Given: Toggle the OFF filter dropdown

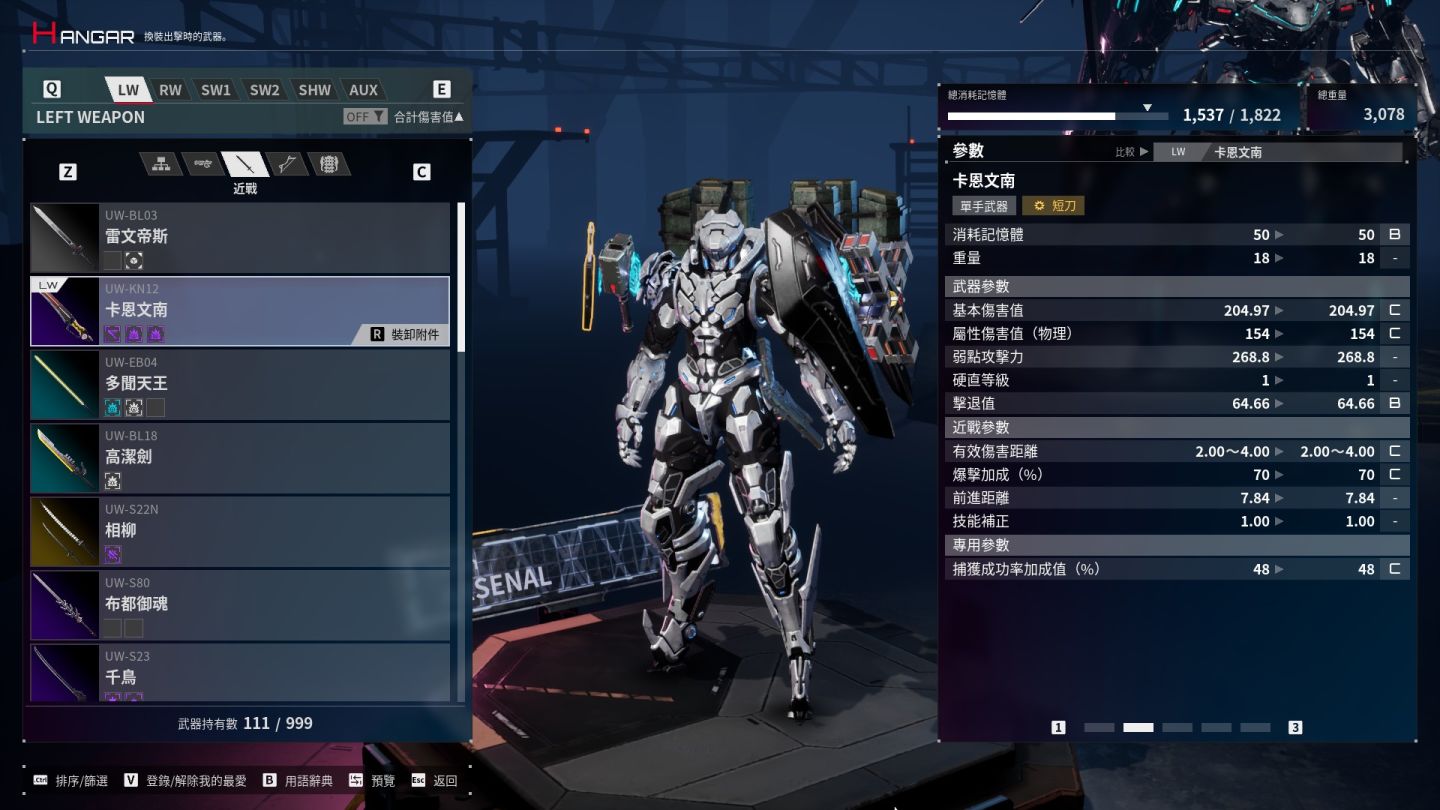Looking at the screenshot, I should (365, 117).
